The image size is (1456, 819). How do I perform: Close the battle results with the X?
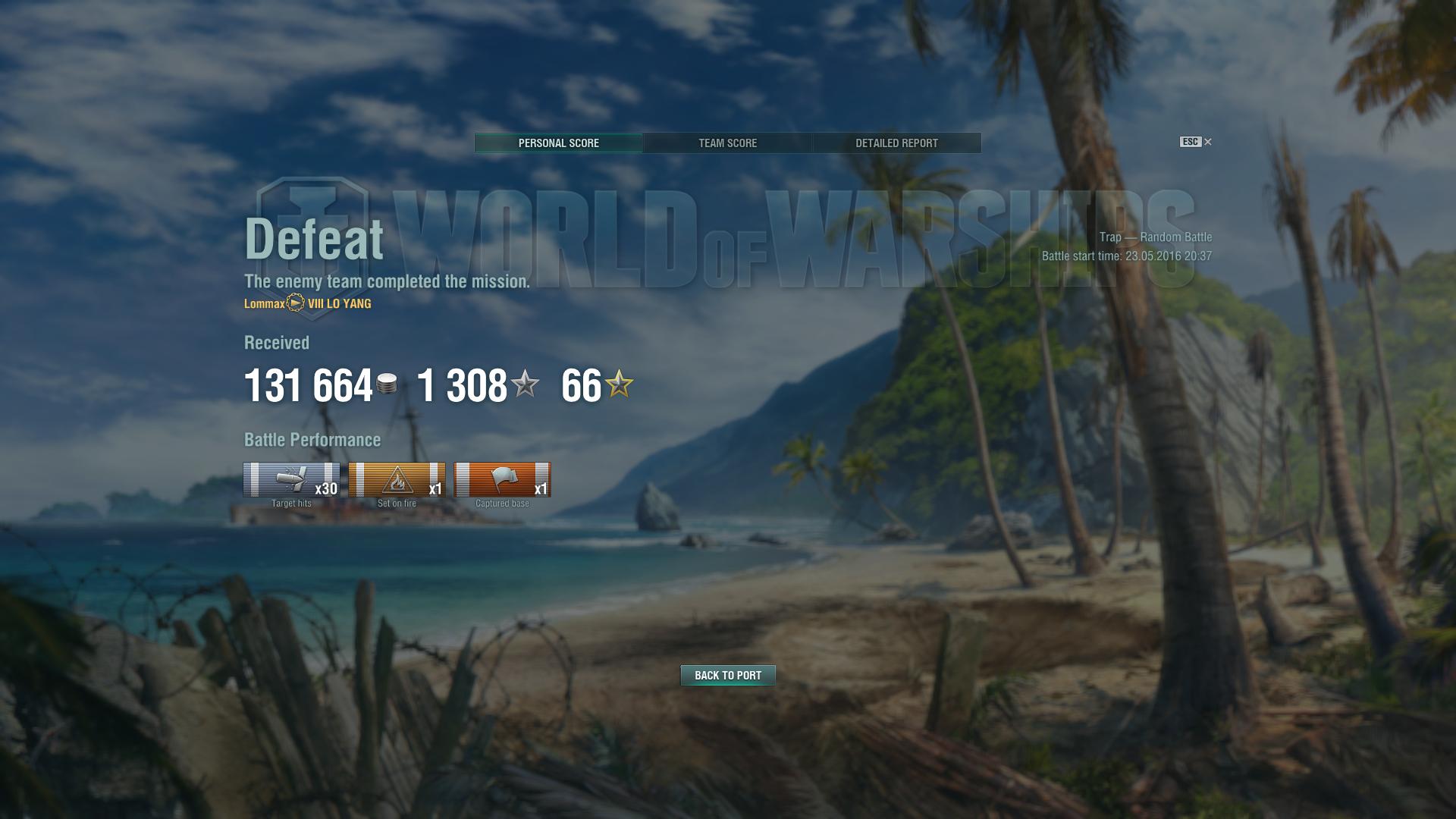coord(1208,142)
